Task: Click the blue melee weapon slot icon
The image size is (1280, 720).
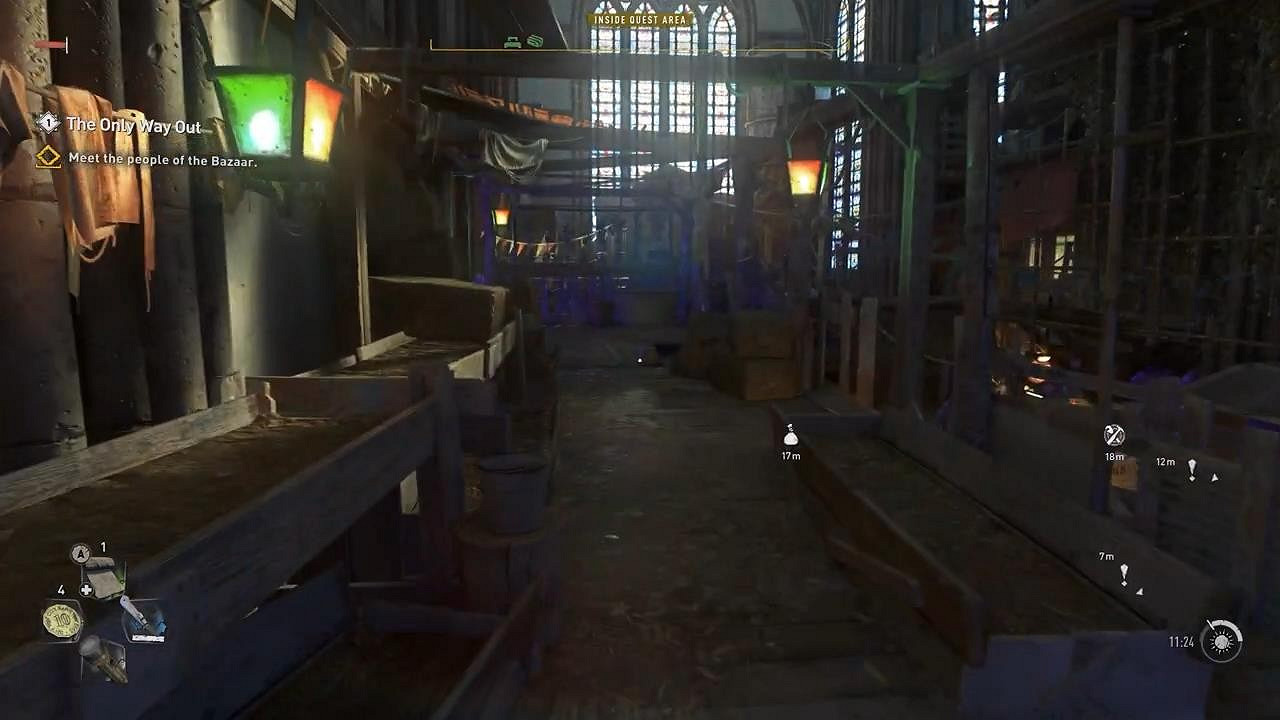Action: tap(145, 620)
